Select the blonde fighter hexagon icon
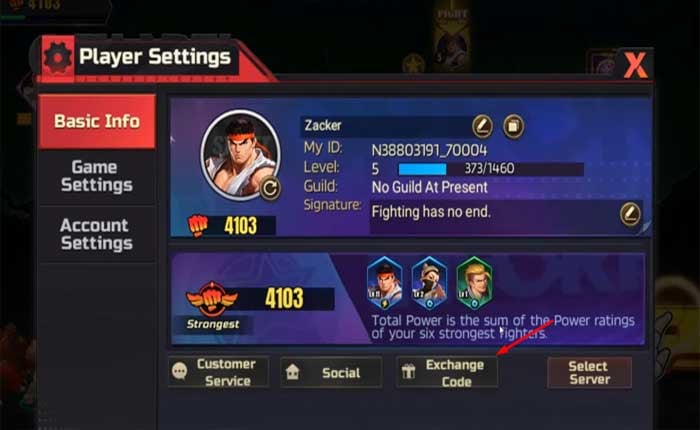This screenshot has height=430, width=700. (474, 283)
